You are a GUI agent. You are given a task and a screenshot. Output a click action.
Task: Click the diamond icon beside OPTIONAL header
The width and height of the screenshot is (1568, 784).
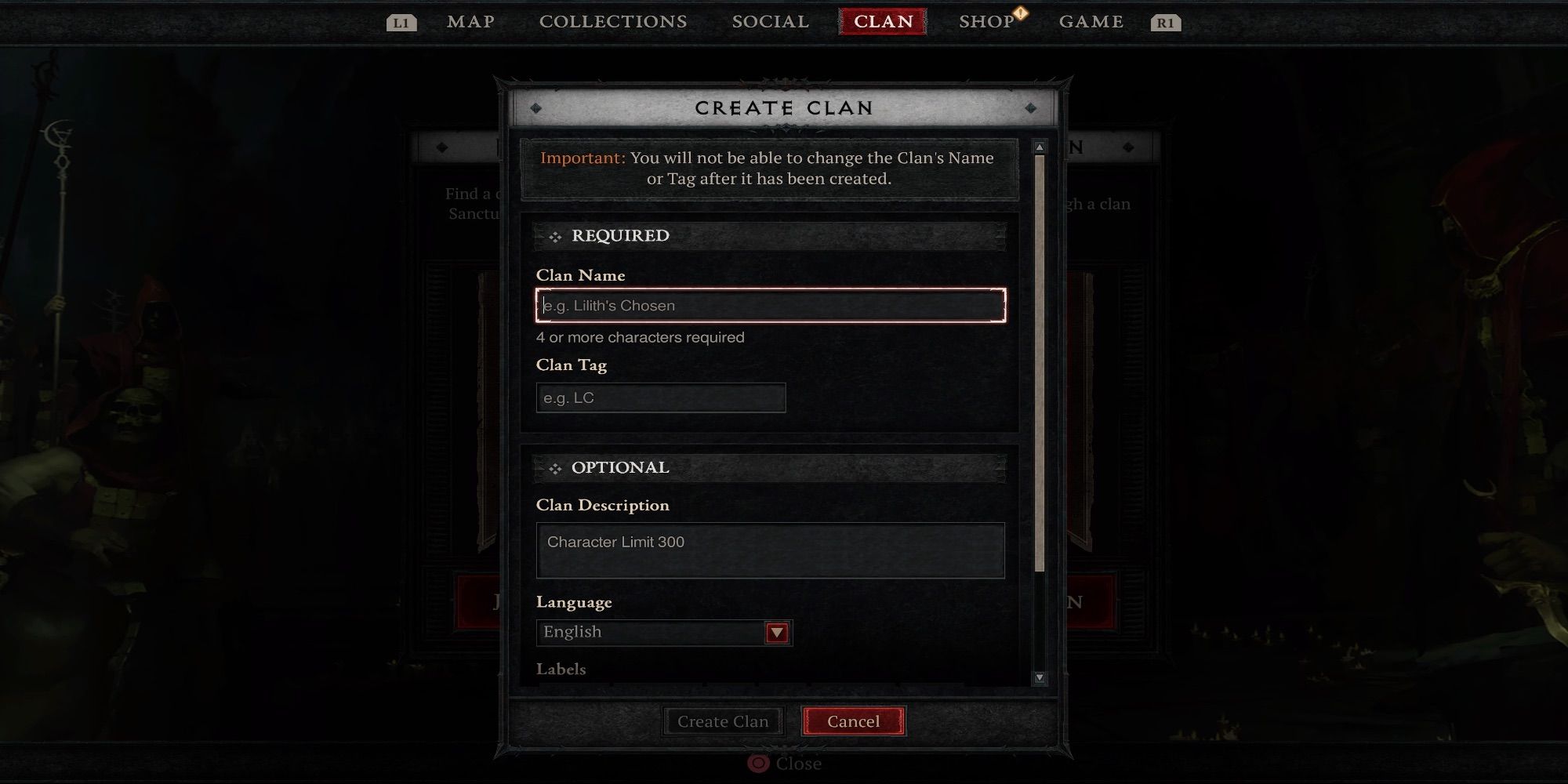pos(556,467)
